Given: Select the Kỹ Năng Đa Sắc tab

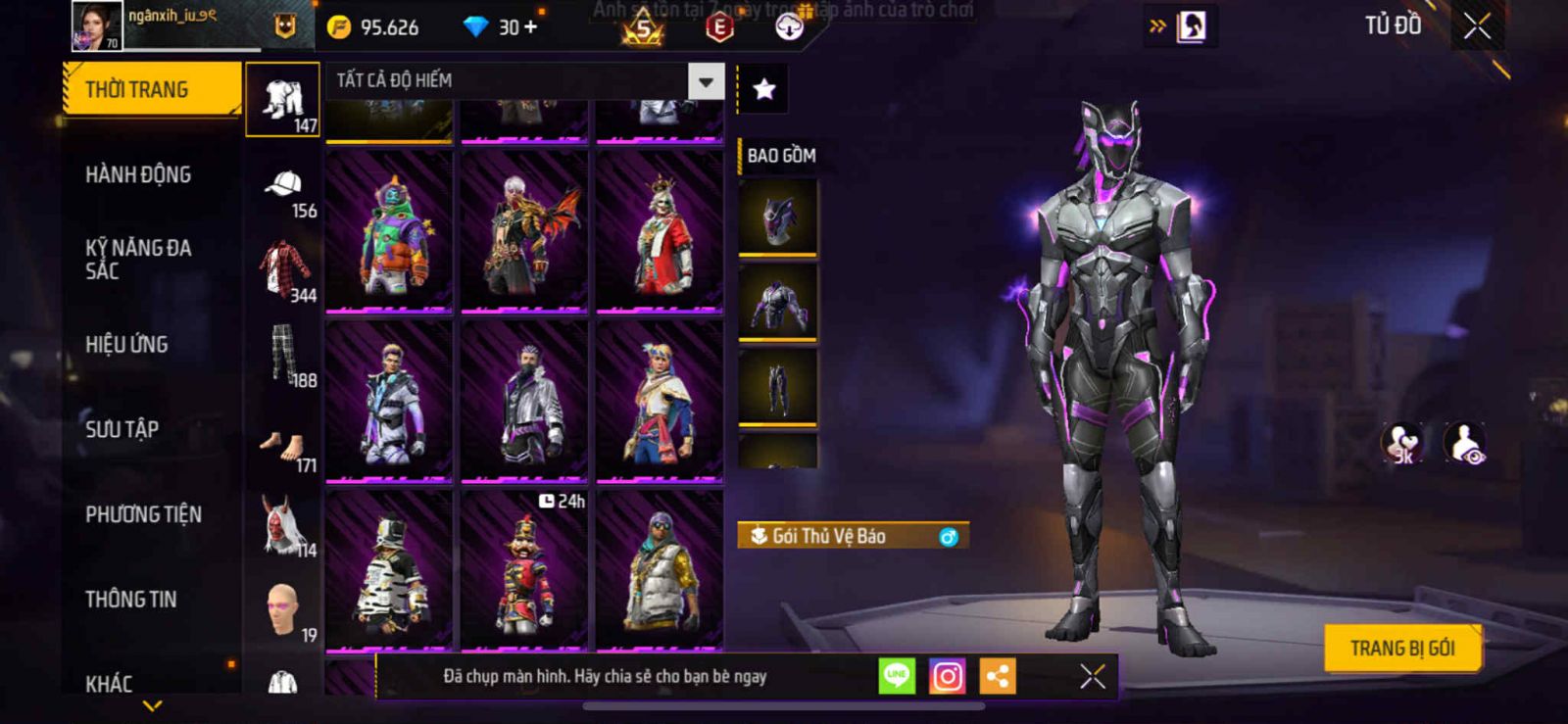Looking at the screenshot, I should (x=138, y=260).
